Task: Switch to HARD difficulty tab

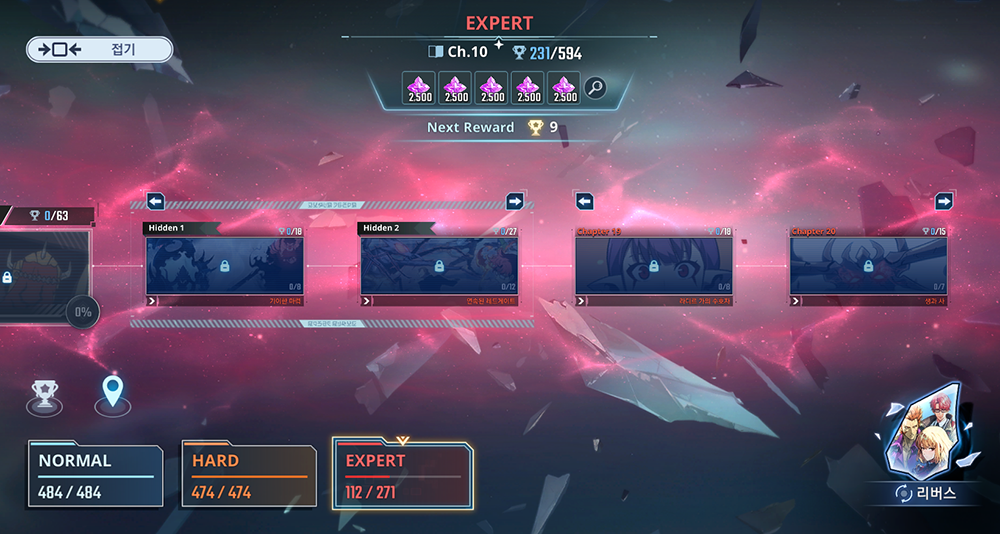Action: tap(248, 475)
